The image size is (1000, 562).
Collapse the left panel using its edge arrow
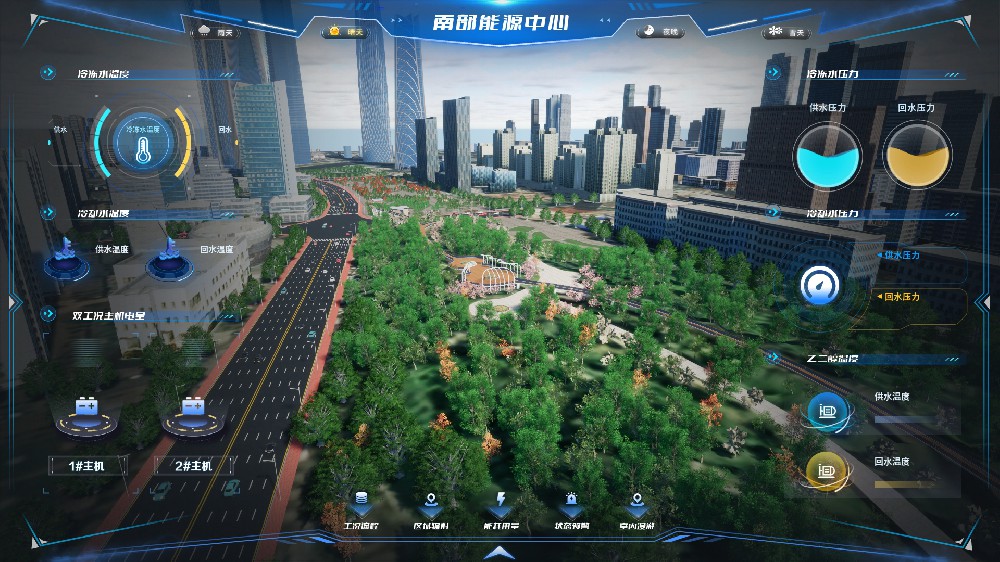(14, 300)
